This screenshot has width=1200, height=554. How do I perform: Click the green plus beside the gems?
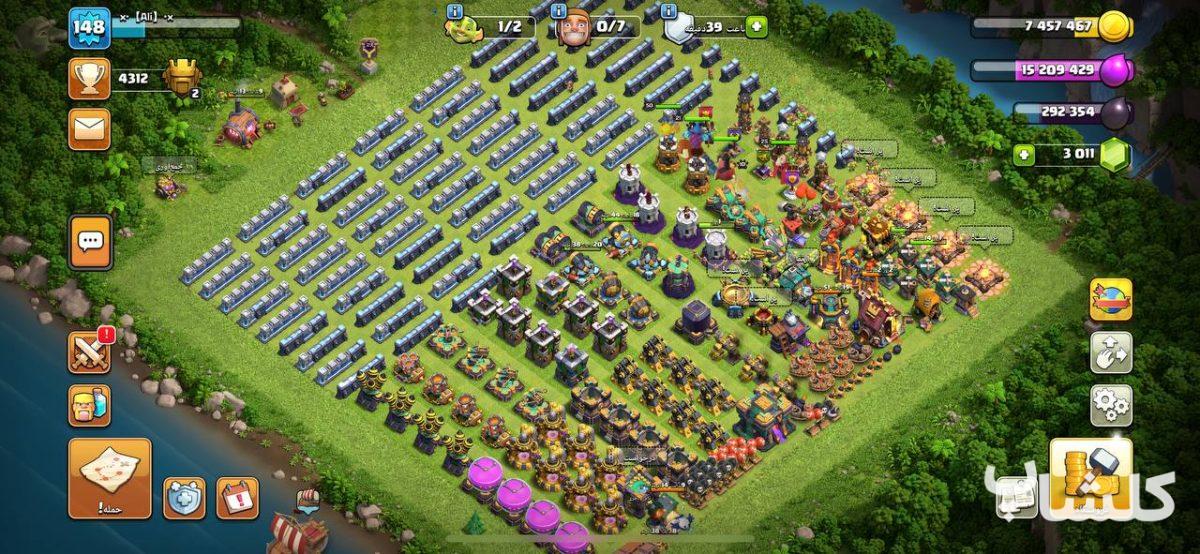click(x=1023, y=155)
